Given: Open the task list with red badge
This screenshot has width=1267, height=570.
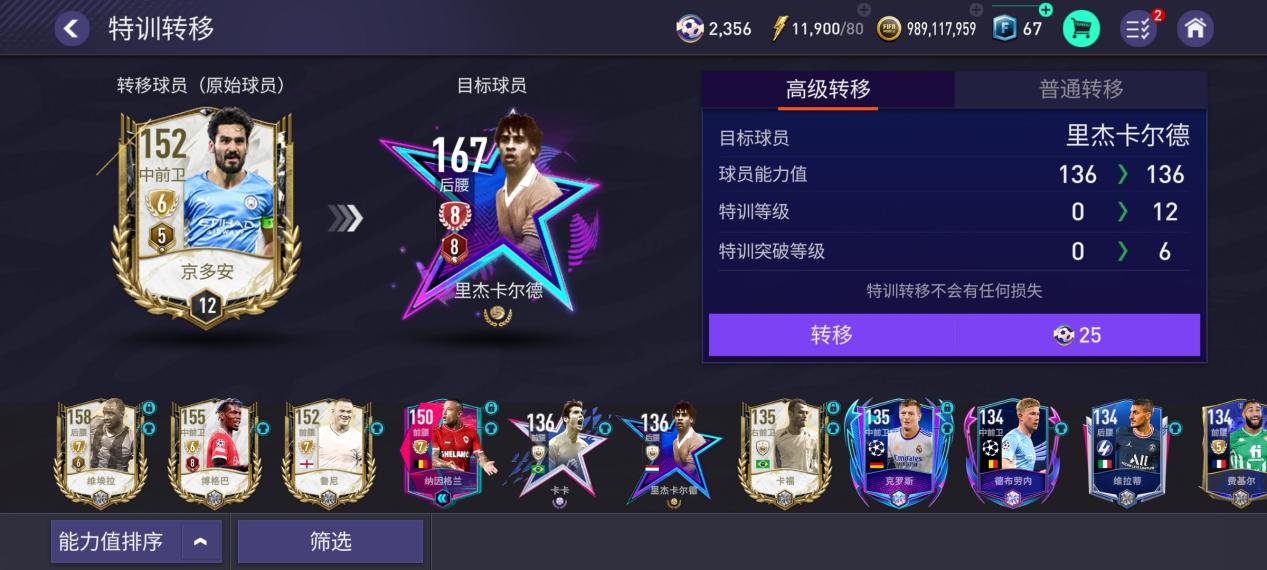Looking at the screenshot, I should coord(1138,28).
